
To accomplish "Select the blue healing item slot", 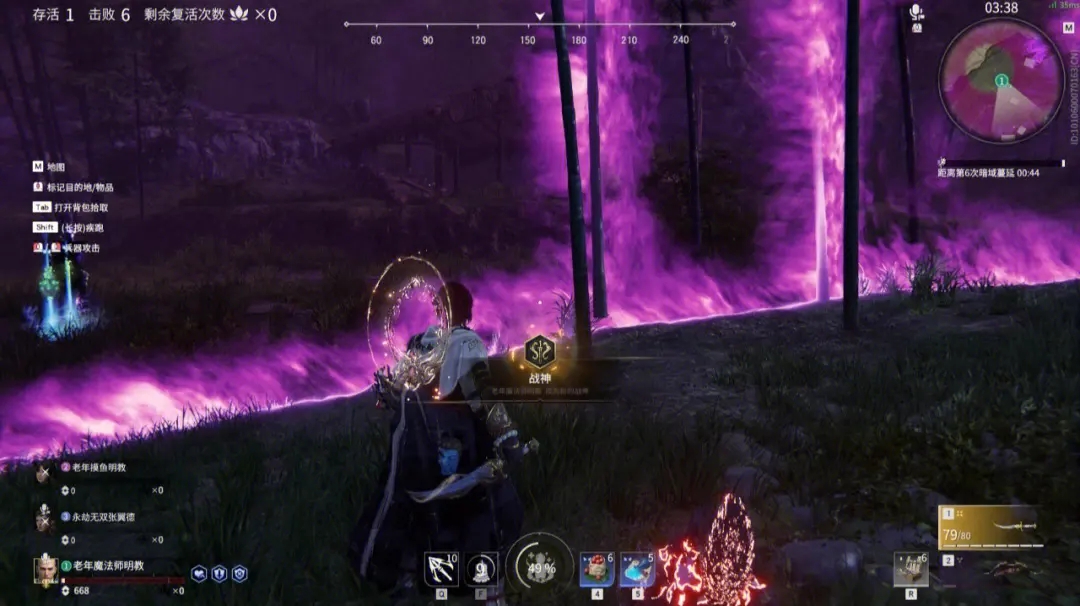I will [637, 570].
